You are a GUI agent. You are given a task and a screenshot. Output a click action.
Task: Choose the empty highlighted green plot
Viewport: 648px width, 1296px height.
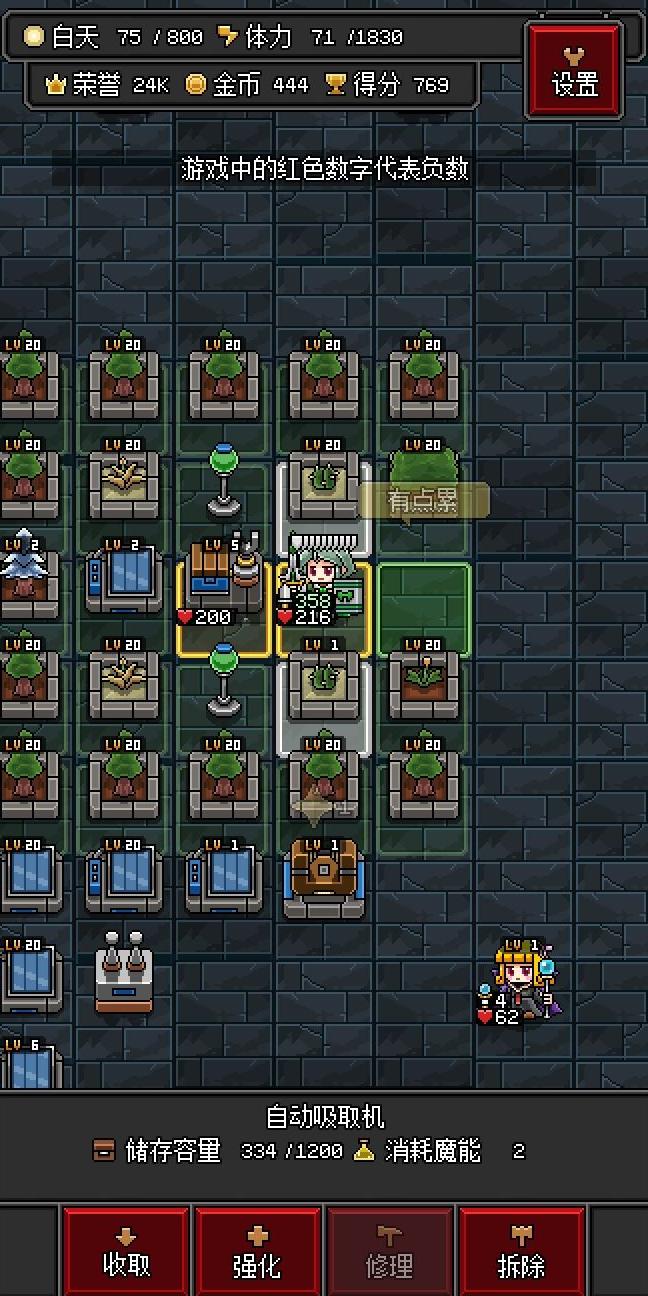click(x=424, y=608)
